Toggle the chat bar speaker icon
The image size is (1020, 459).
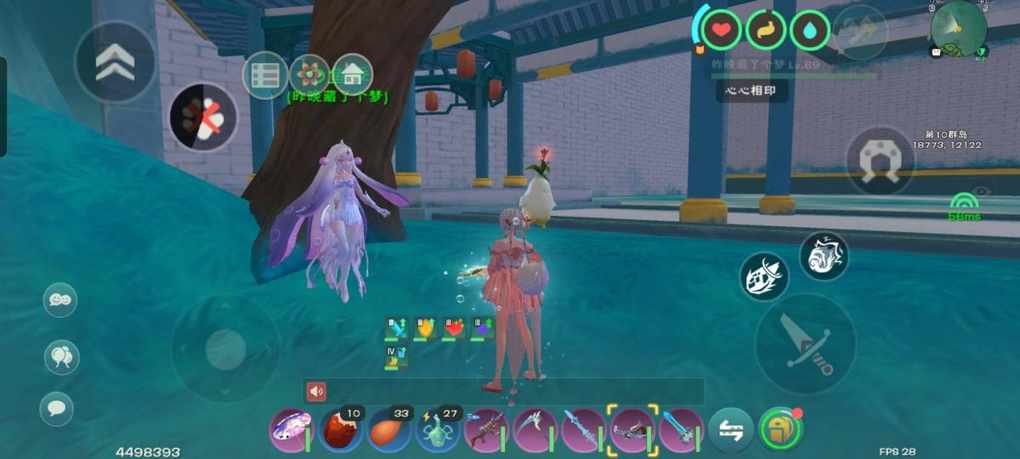click(x=317, y=391)
